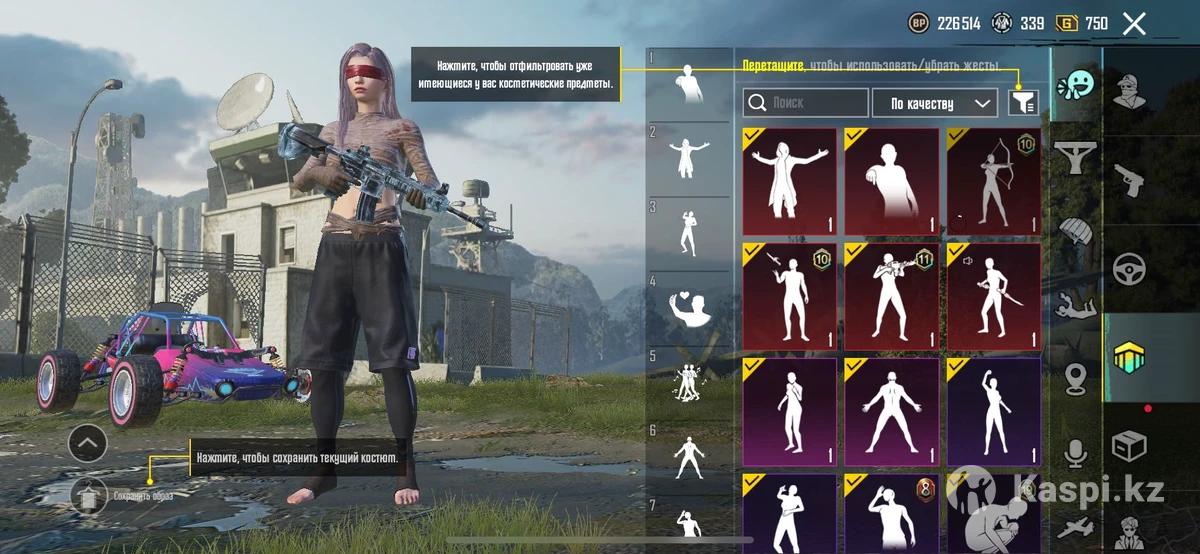Viewport: 1200px width, 554px height.
Task: Pick the sword-holding emote tile
Action: (993, 296)
